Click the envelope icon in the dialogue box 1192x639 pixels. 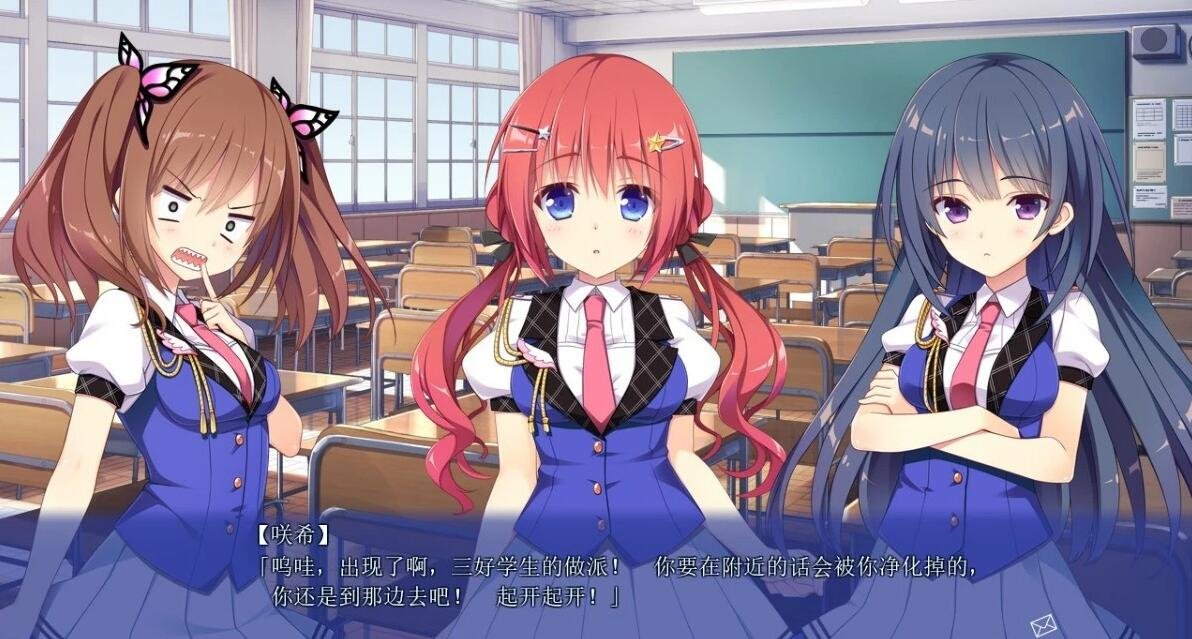coord(1044,623)
